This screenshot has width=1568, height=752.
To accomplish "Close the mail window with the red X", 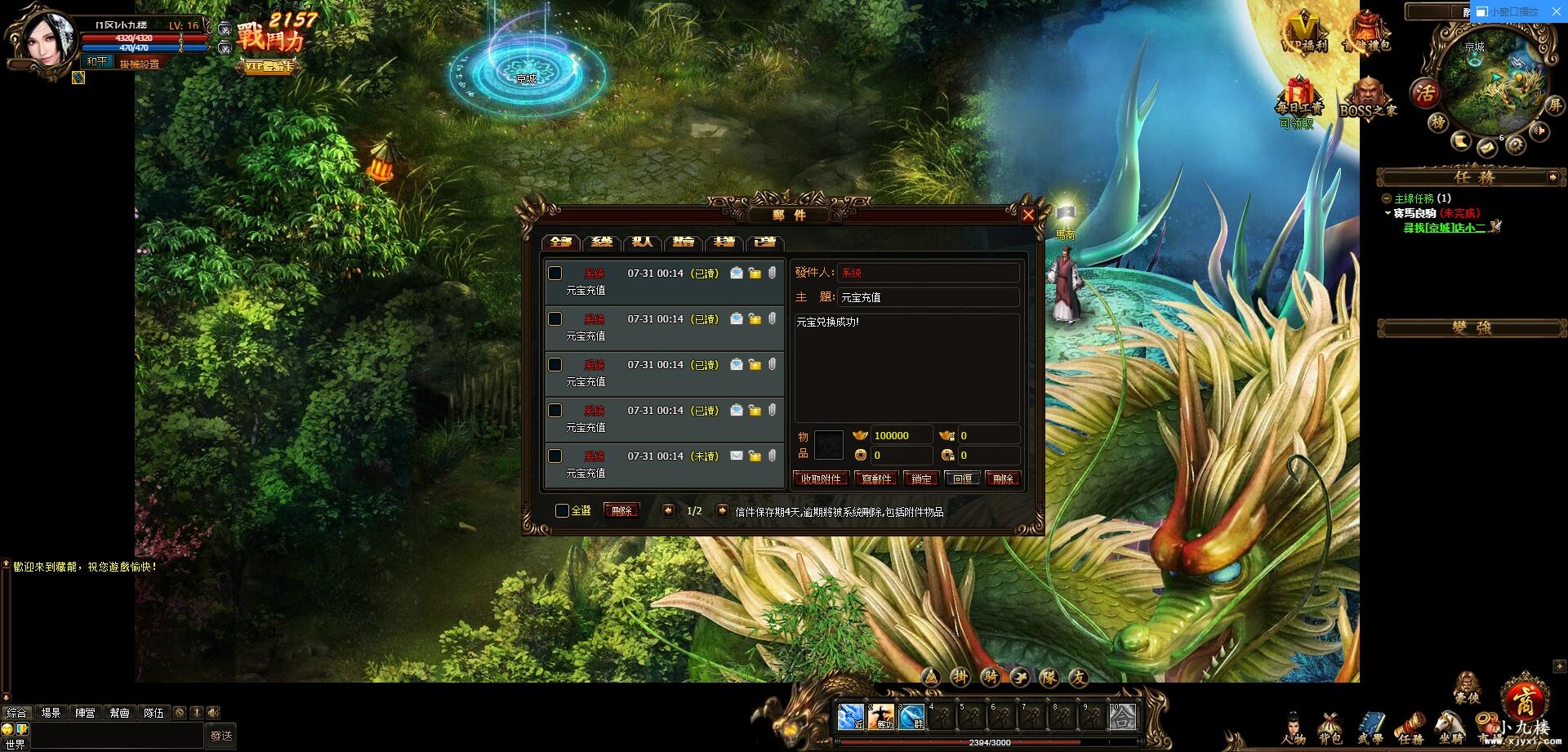I will [x=1028, y=215].
